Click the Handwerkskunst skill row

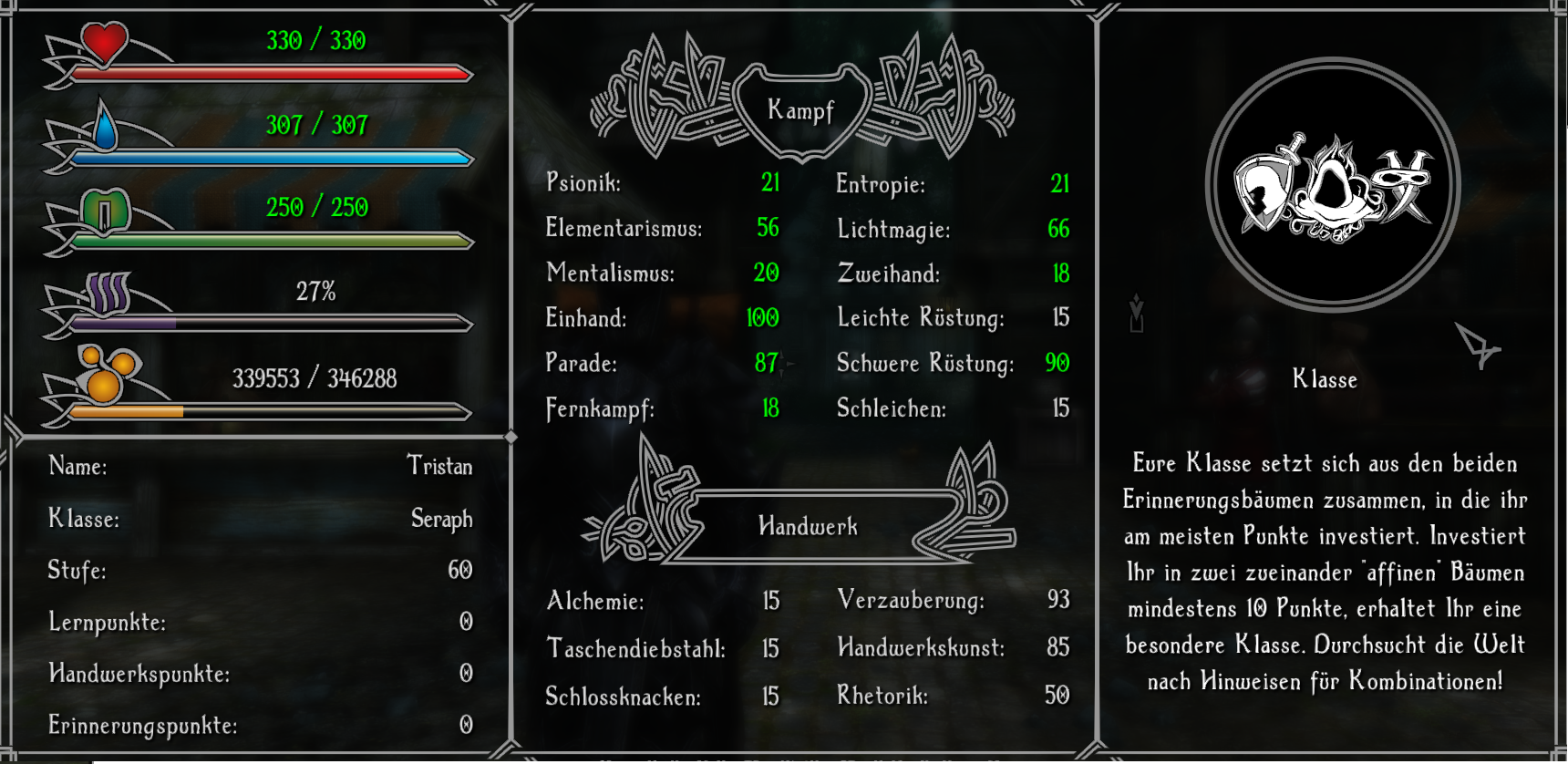click(x=953, y=647)
